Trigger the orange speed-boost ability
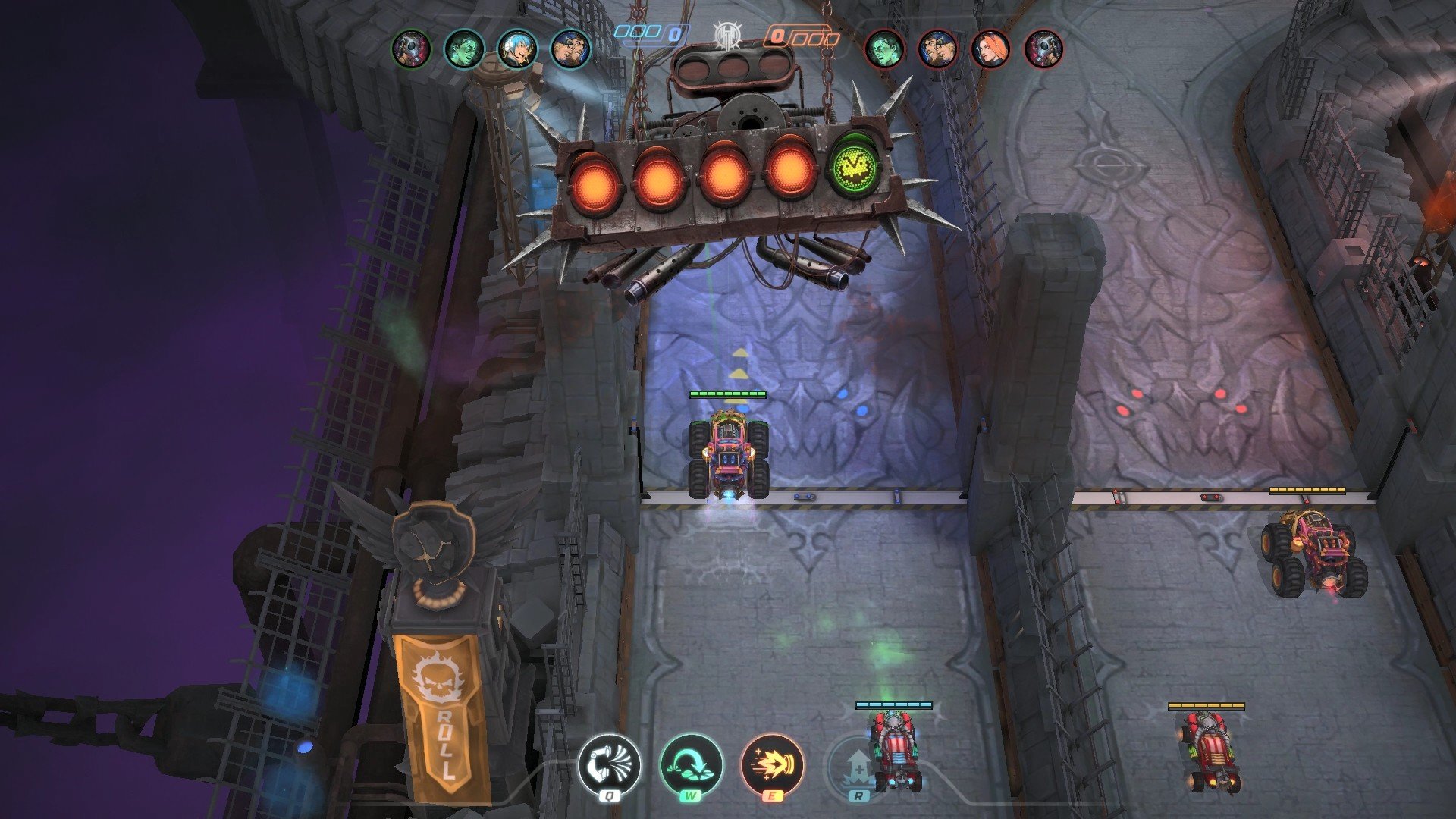The width and height of the screenshot is (1456, 819). pos(772,765)
